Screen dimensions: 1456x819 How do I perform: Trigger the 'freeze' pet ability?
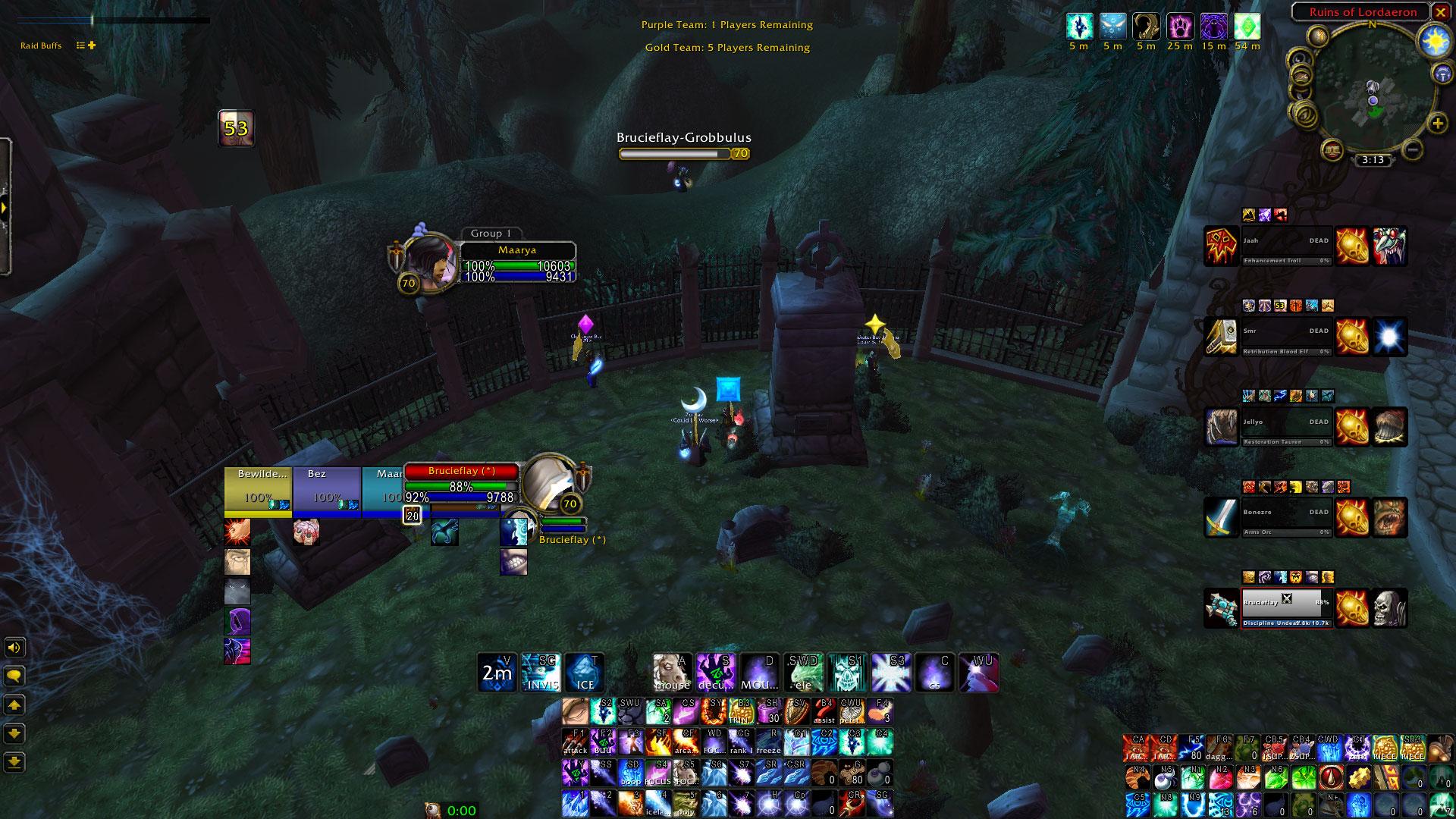[768, 742]
